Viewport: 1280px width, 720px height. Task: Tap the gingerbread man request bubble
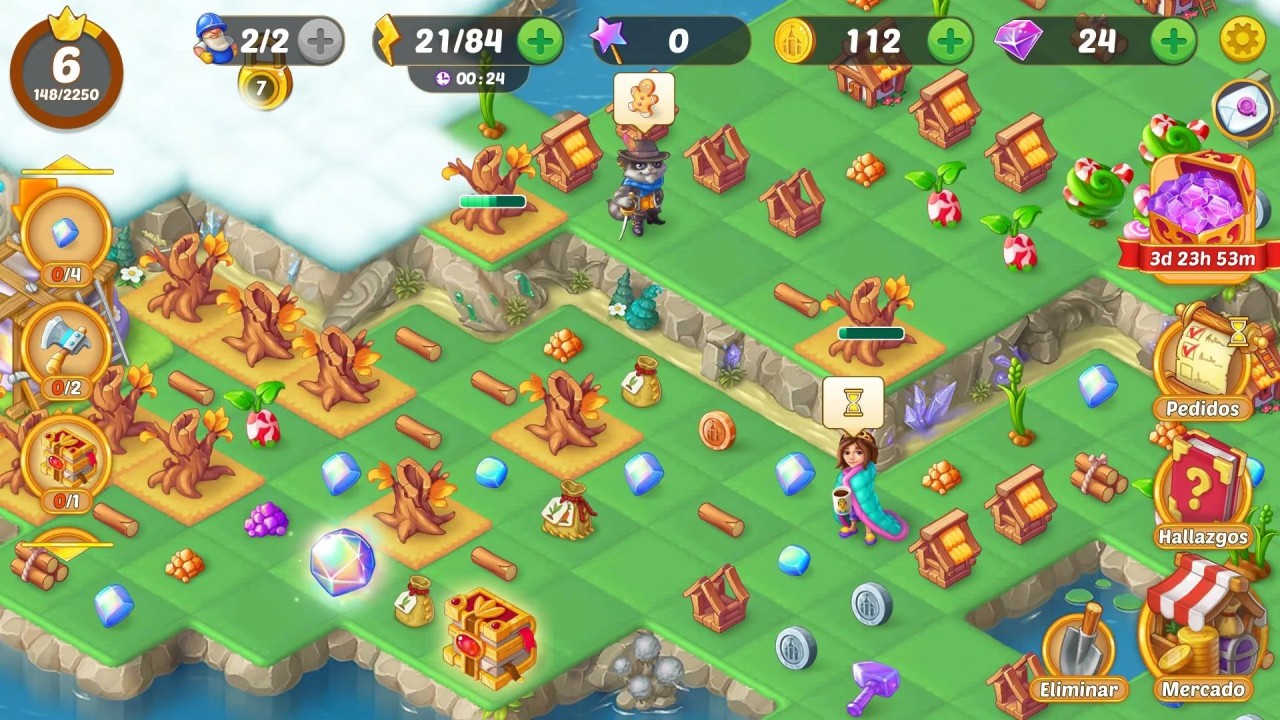pos(643,98)
